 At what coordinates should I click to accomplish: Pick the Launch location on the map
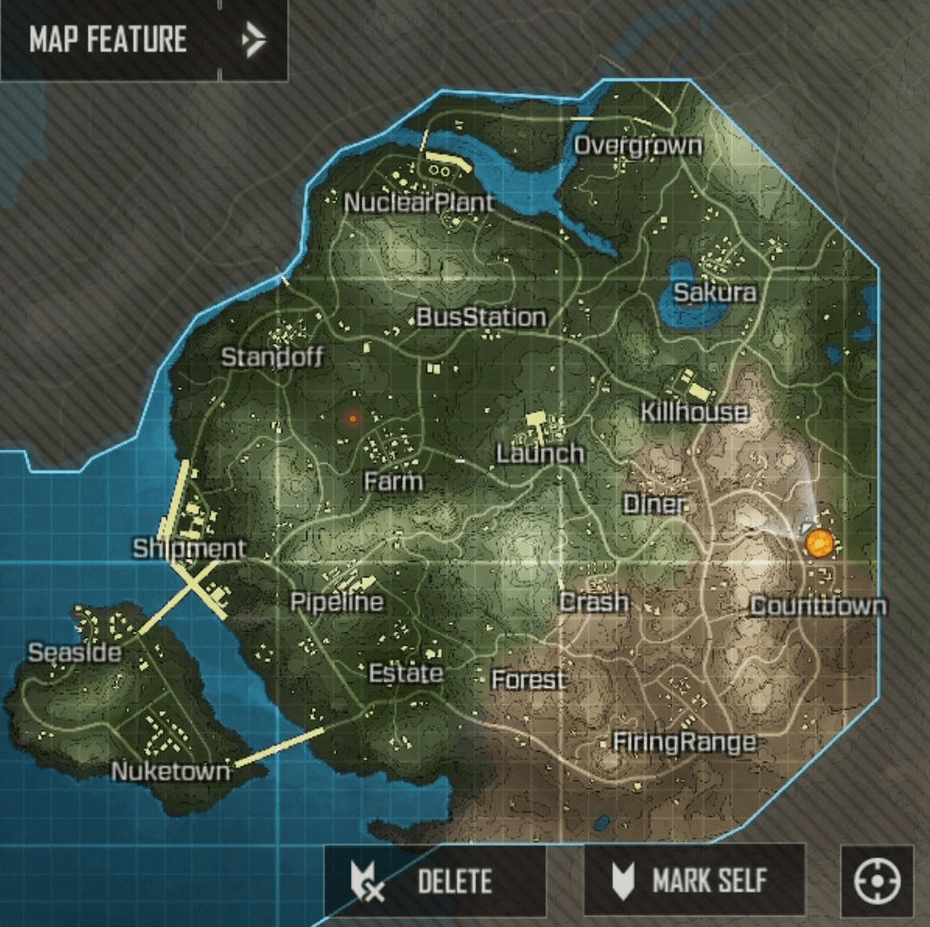pos(540,453)
